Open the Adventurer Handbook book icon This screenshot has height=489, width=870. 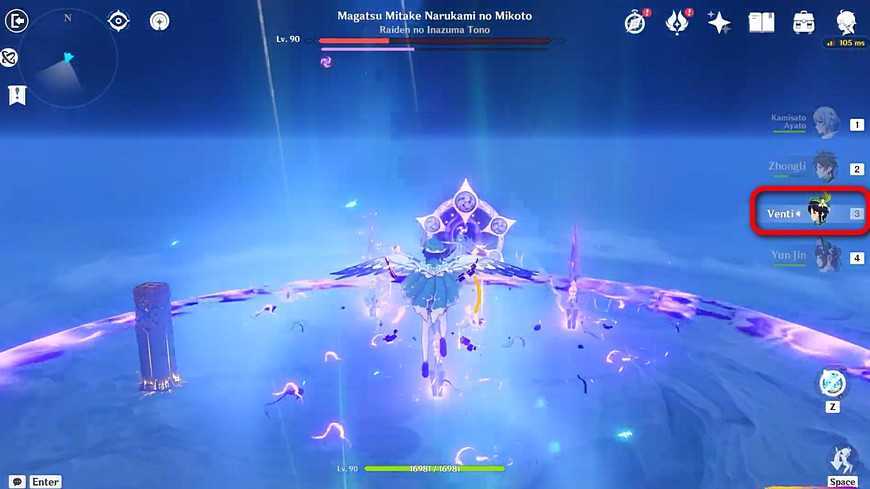coord(762,22)
